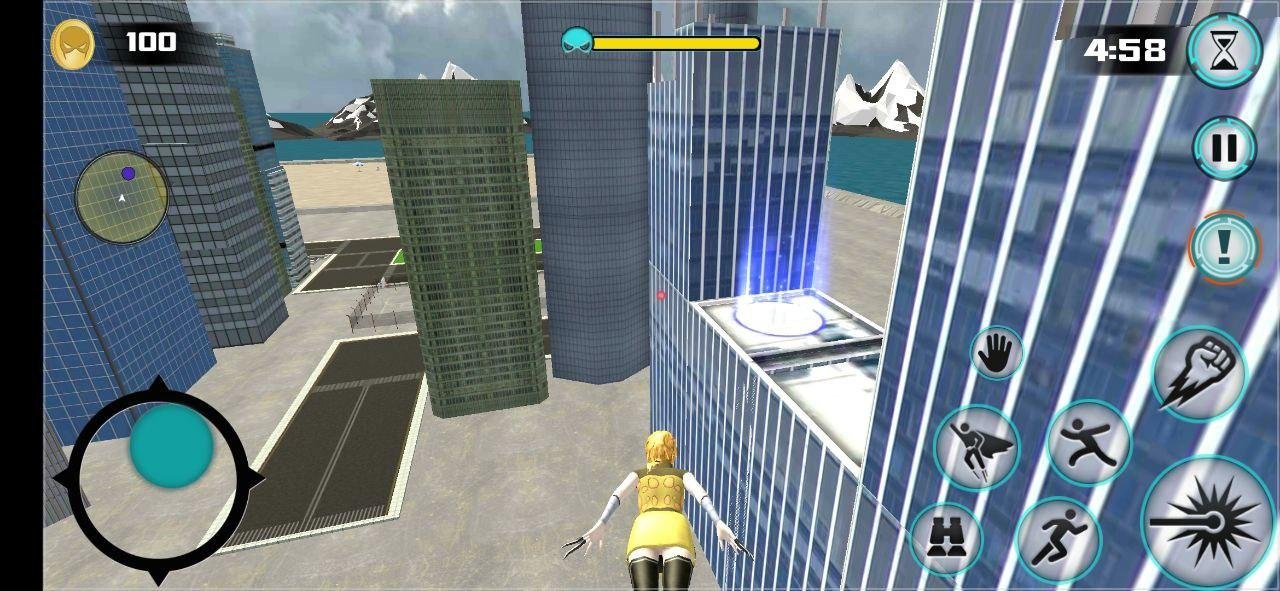Fire the energy burst blast attack
The height and width of the screenshot is (591, 1280).
point(1209,522)
